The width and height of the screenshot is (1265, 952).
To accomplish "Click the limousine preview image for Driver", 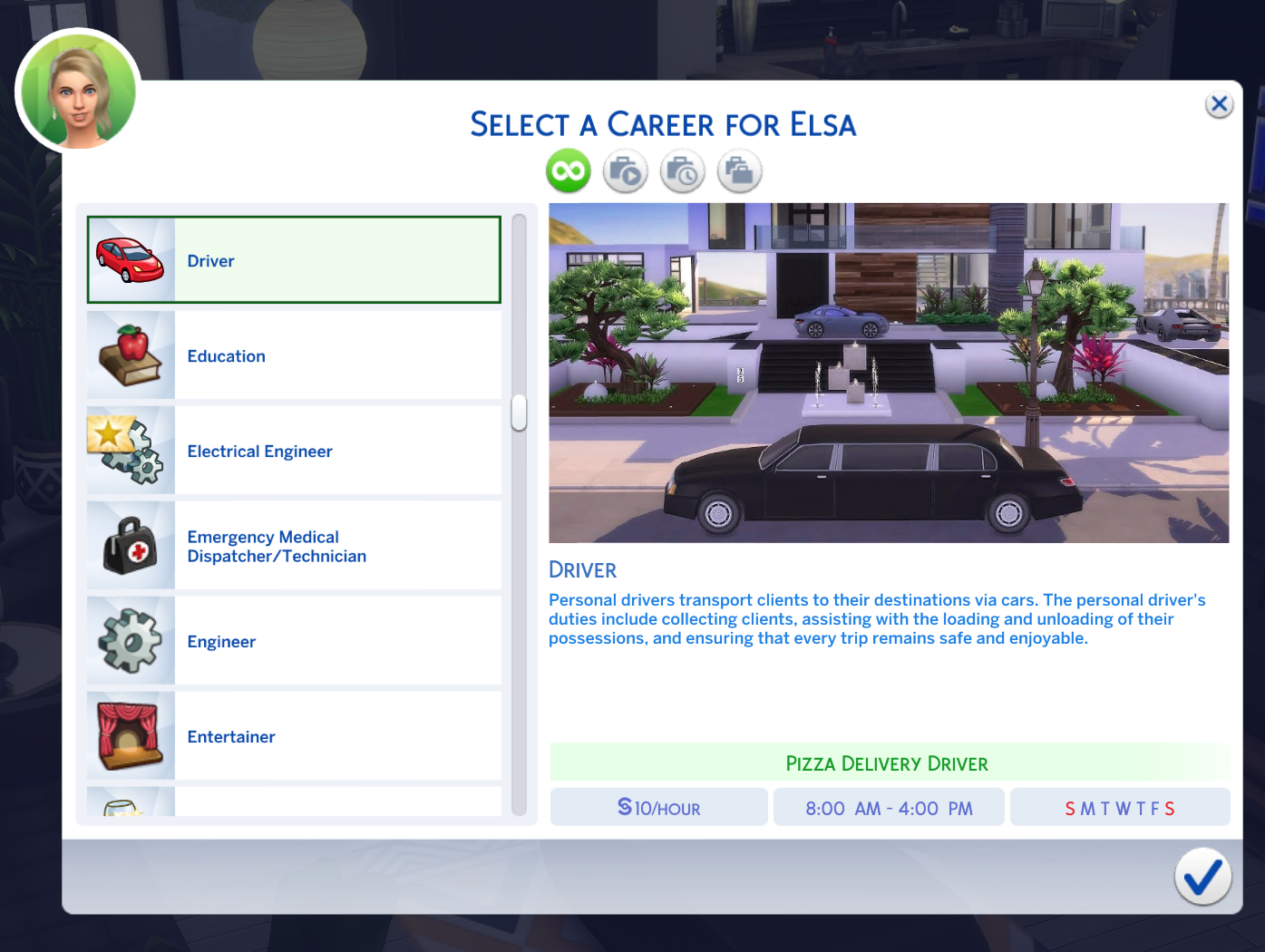I will pos(887,372).
